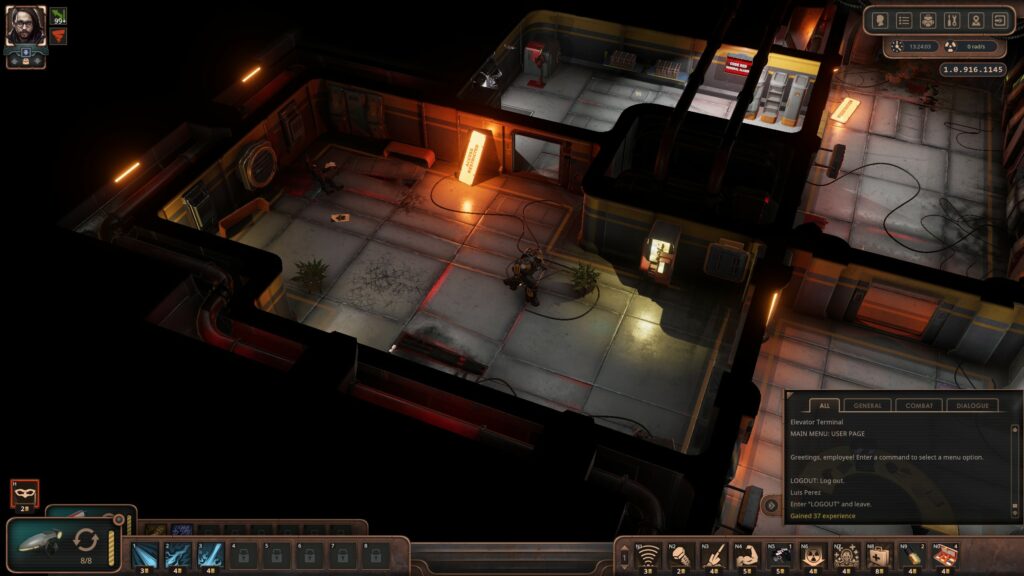Open the map marker icon

pyautogui.click(x=975, y=20)
